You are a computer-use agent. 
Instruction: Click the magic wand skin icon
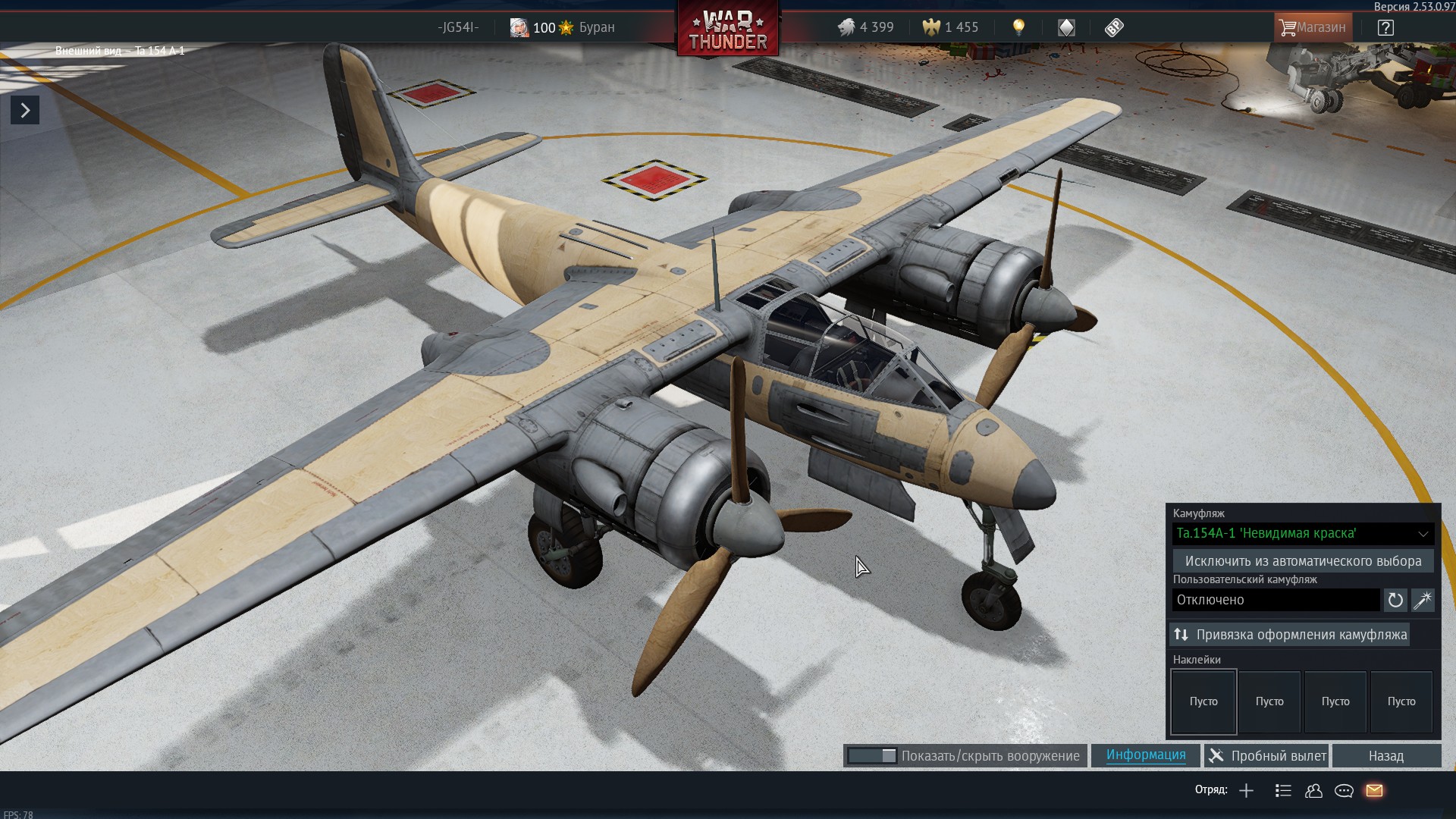click(1423, 600)
